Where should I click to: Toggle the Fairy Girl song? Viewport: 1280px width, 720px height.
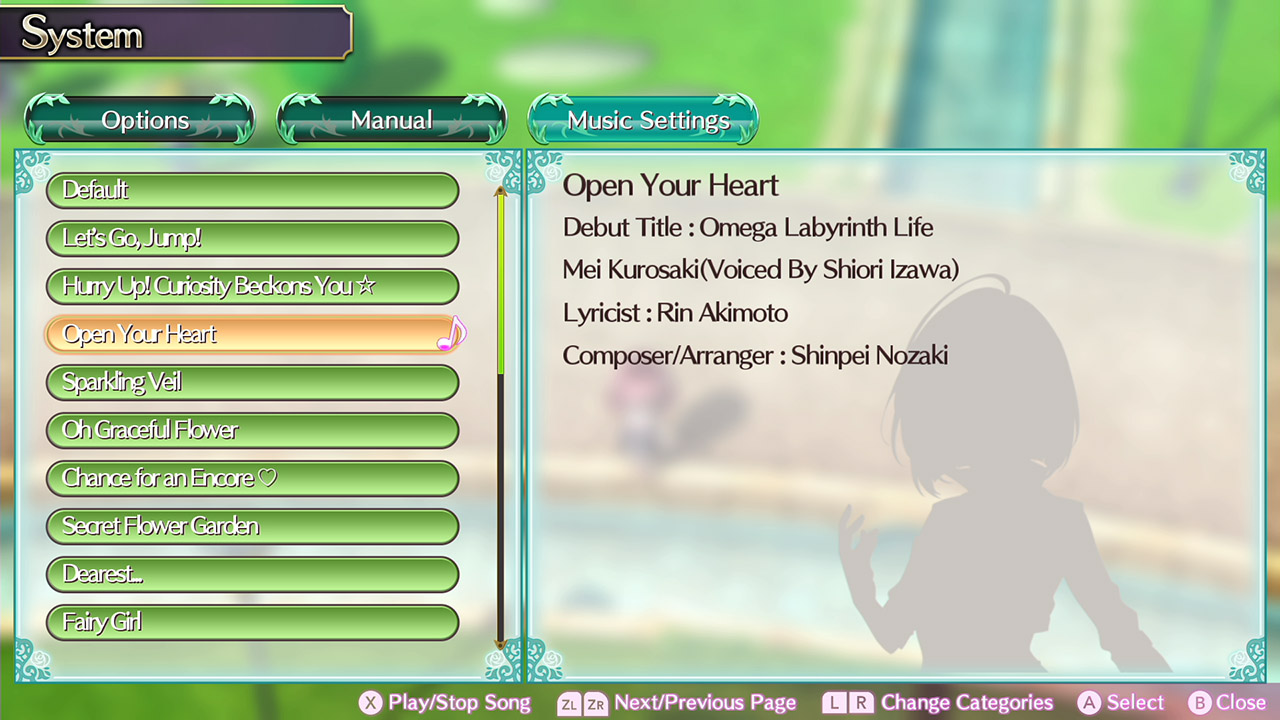(x=252, y=622)
